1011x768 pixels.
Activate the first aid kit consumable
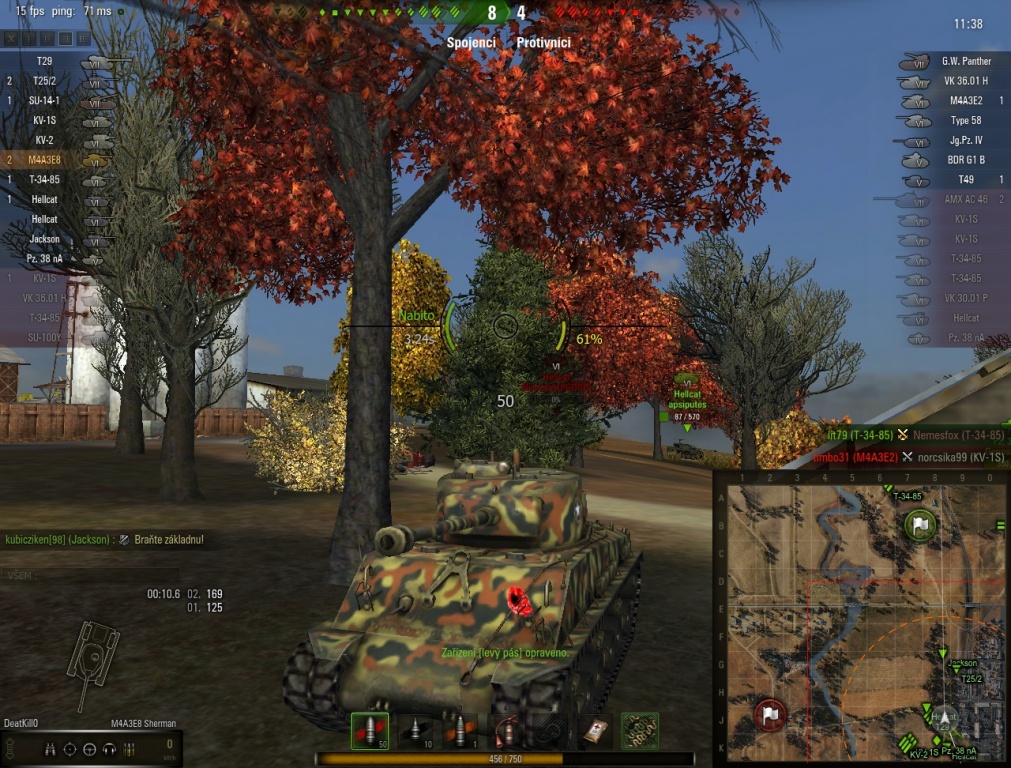click(x=596, y=731)
